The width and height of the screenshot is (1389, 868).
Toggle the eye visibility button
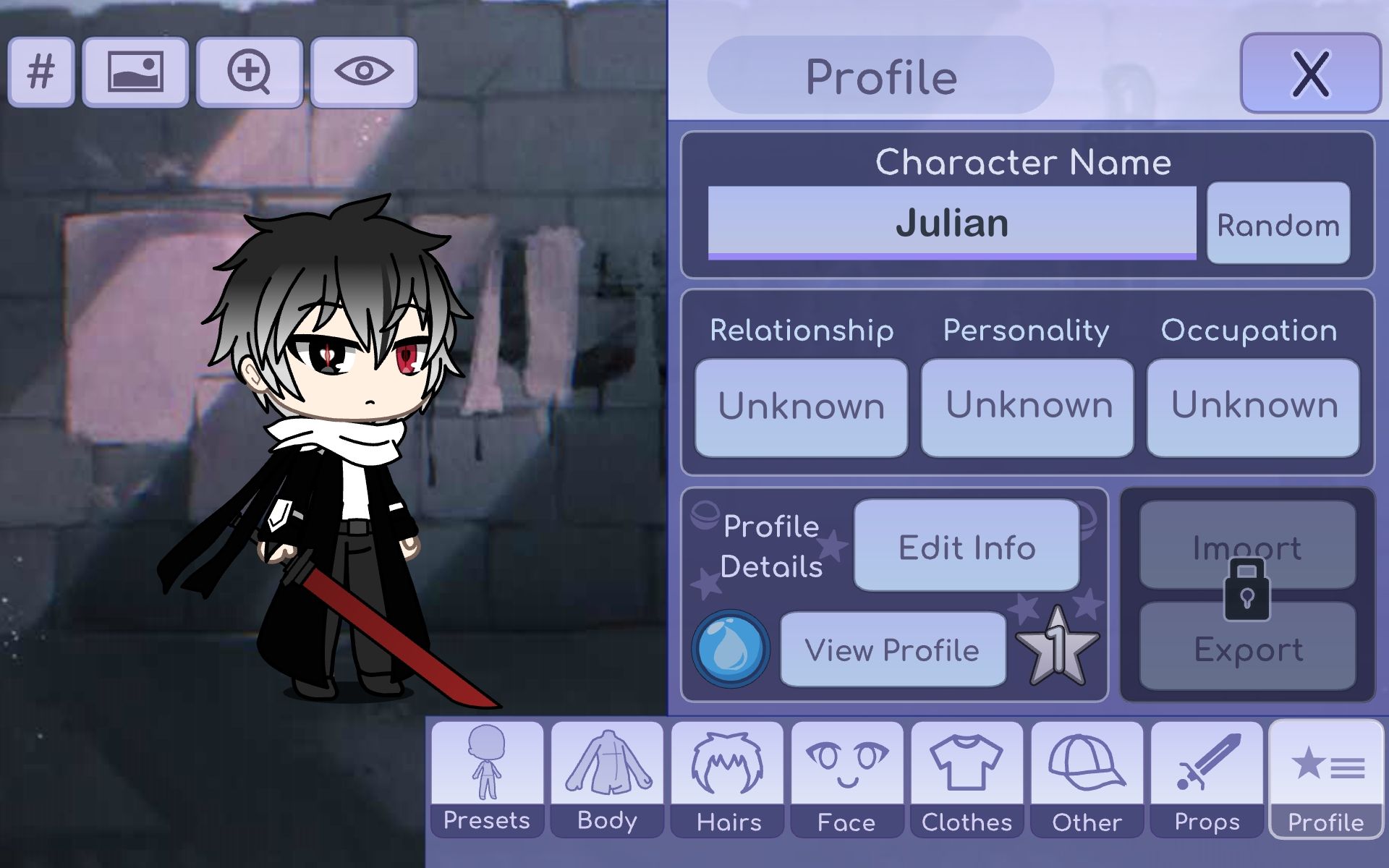[x=364, y=72]
